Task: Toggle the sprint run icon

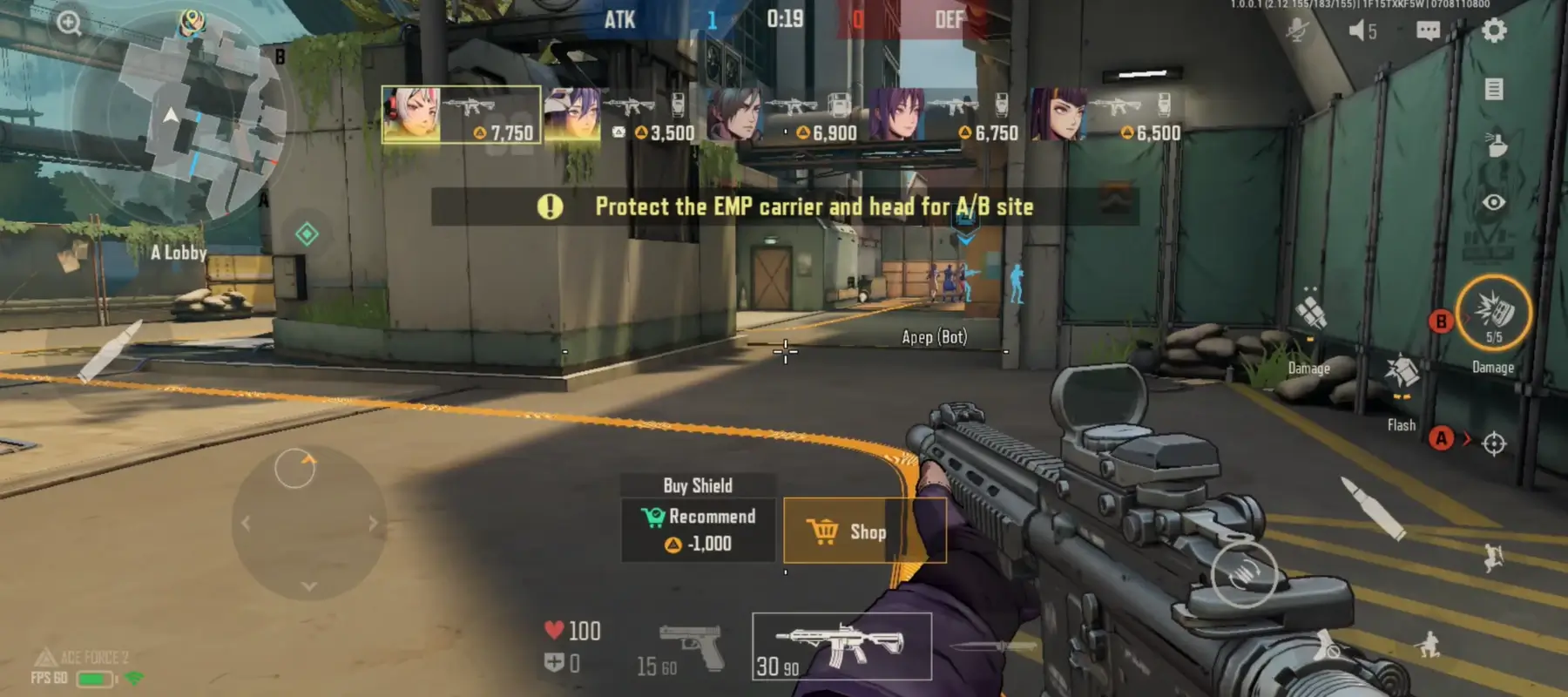Action: 1493,558
